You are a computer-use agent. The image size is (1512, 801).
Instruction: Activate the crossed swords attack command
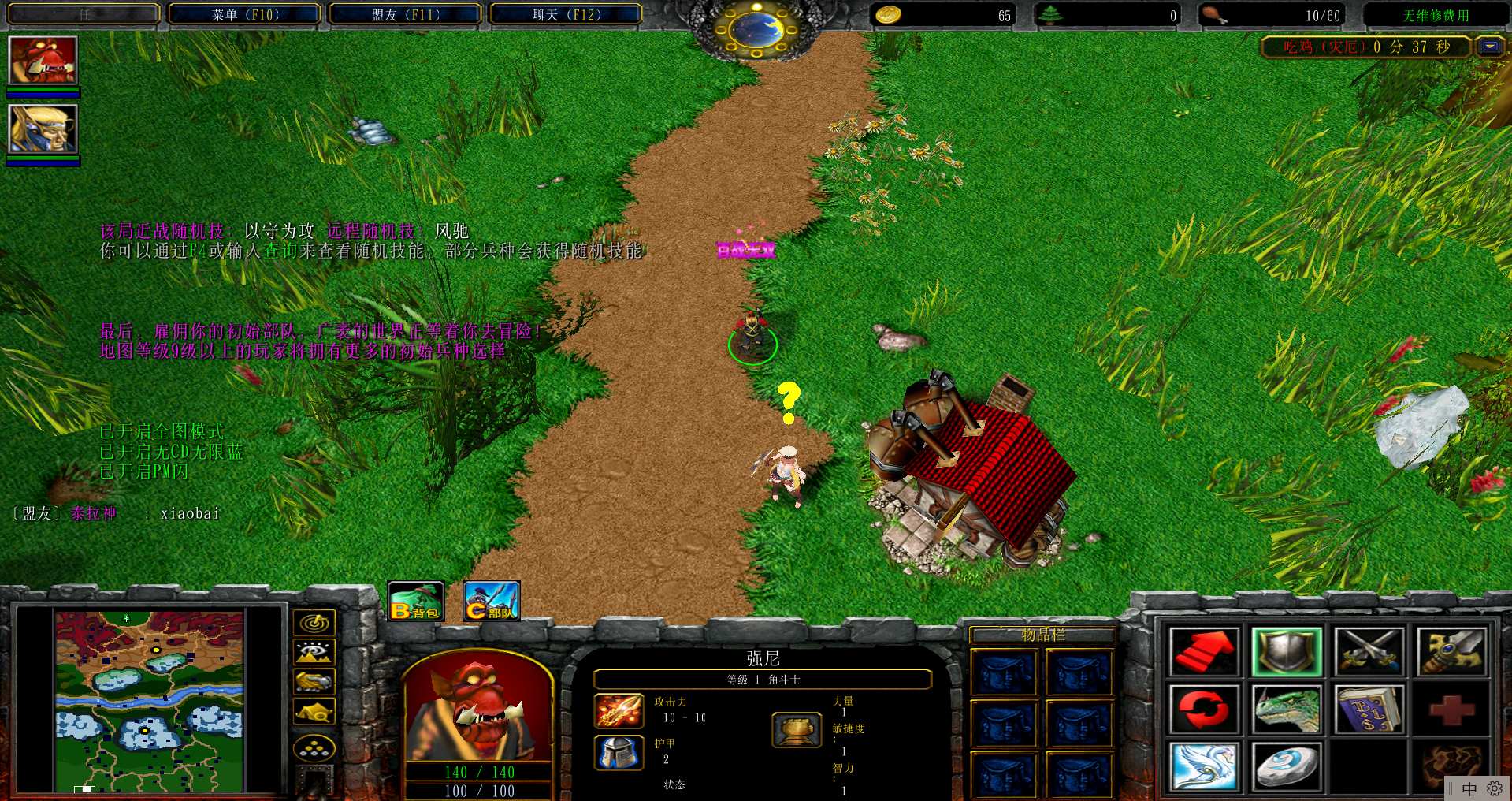1369,652
